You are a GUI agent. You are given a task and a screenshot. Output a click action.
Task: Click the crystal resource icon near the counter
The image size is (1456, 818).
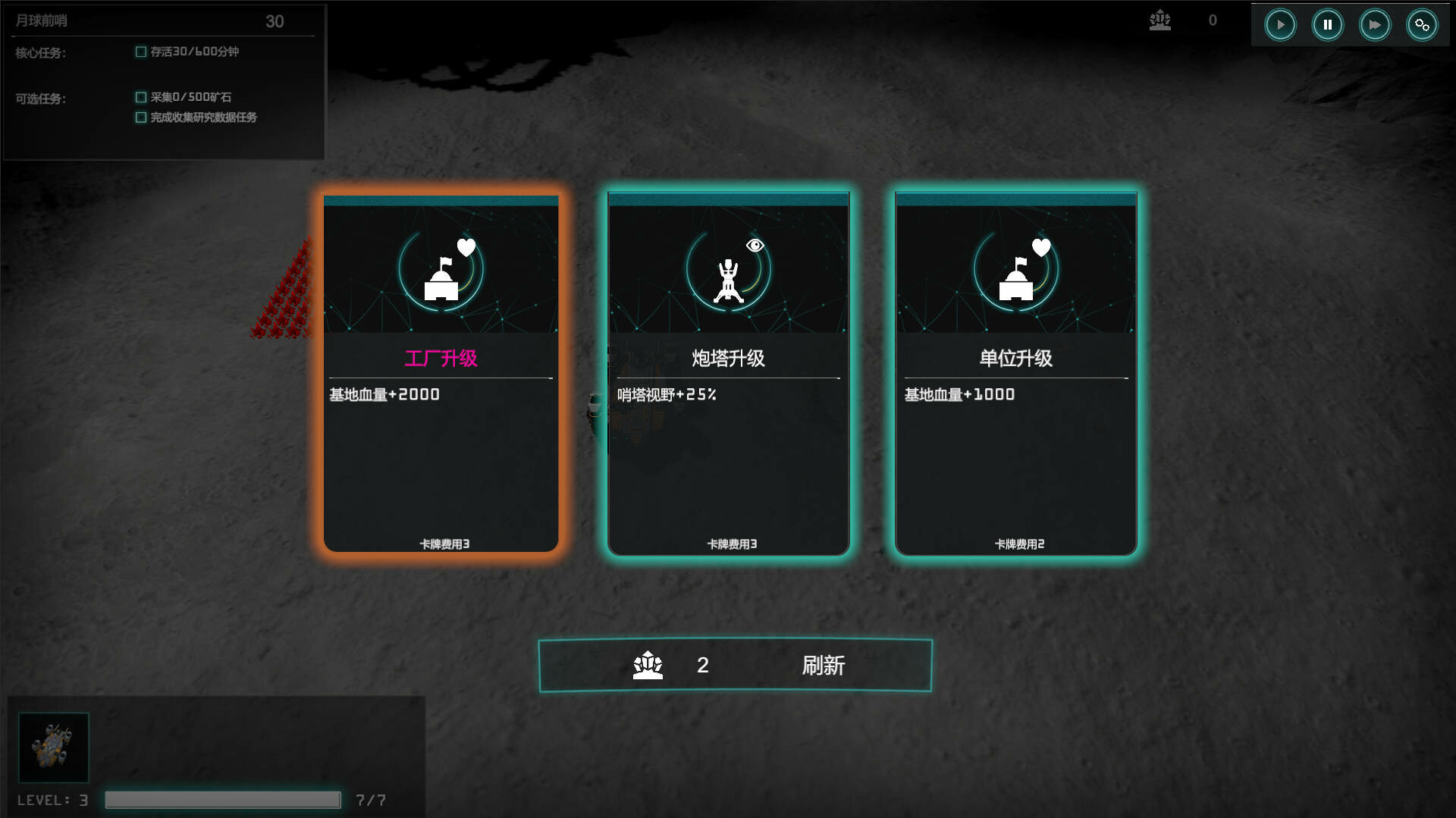coord(1160,21)
